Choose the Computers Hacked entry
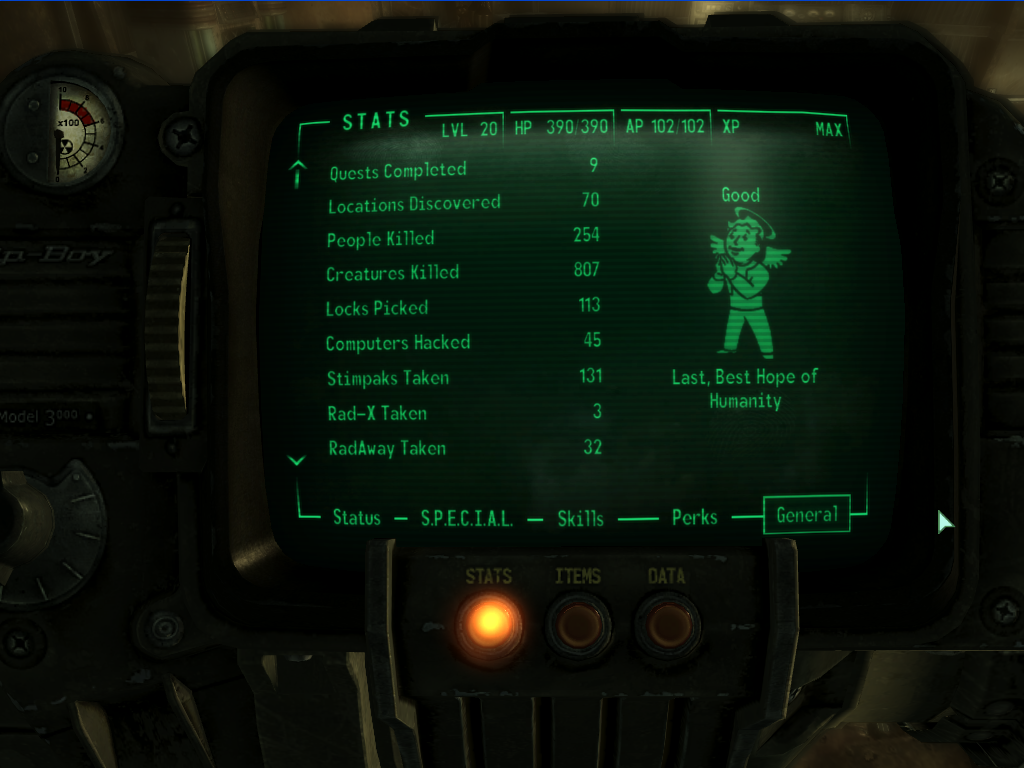Image resolution: width=1024 pixels, height=768 pixels. click(397, 343)
